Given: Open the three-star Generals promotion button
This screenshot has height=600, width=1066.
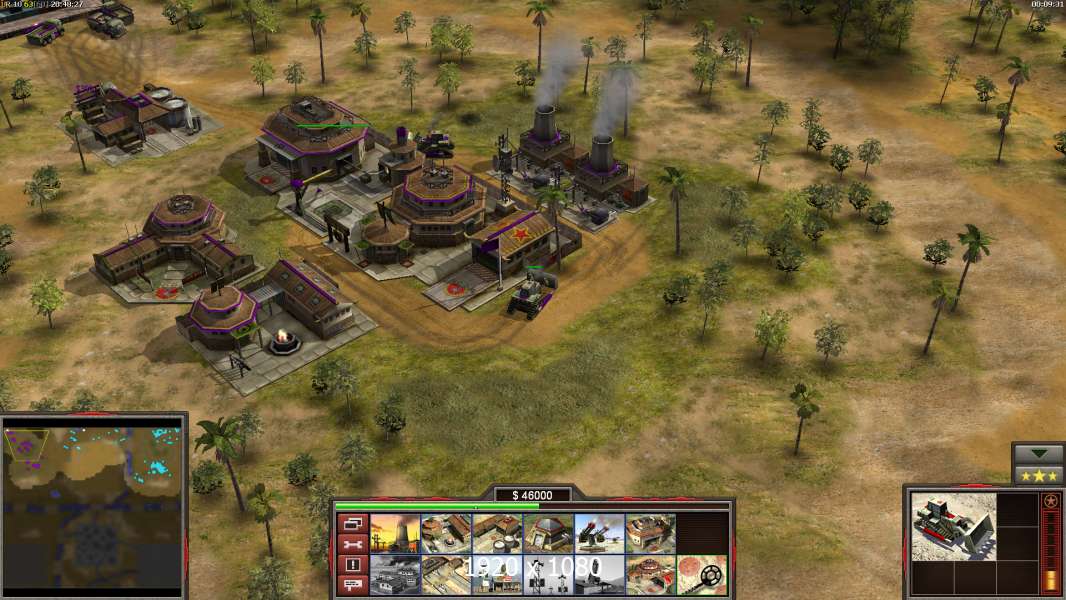Looking at the screenshot, I should [x=1038, y=475].
